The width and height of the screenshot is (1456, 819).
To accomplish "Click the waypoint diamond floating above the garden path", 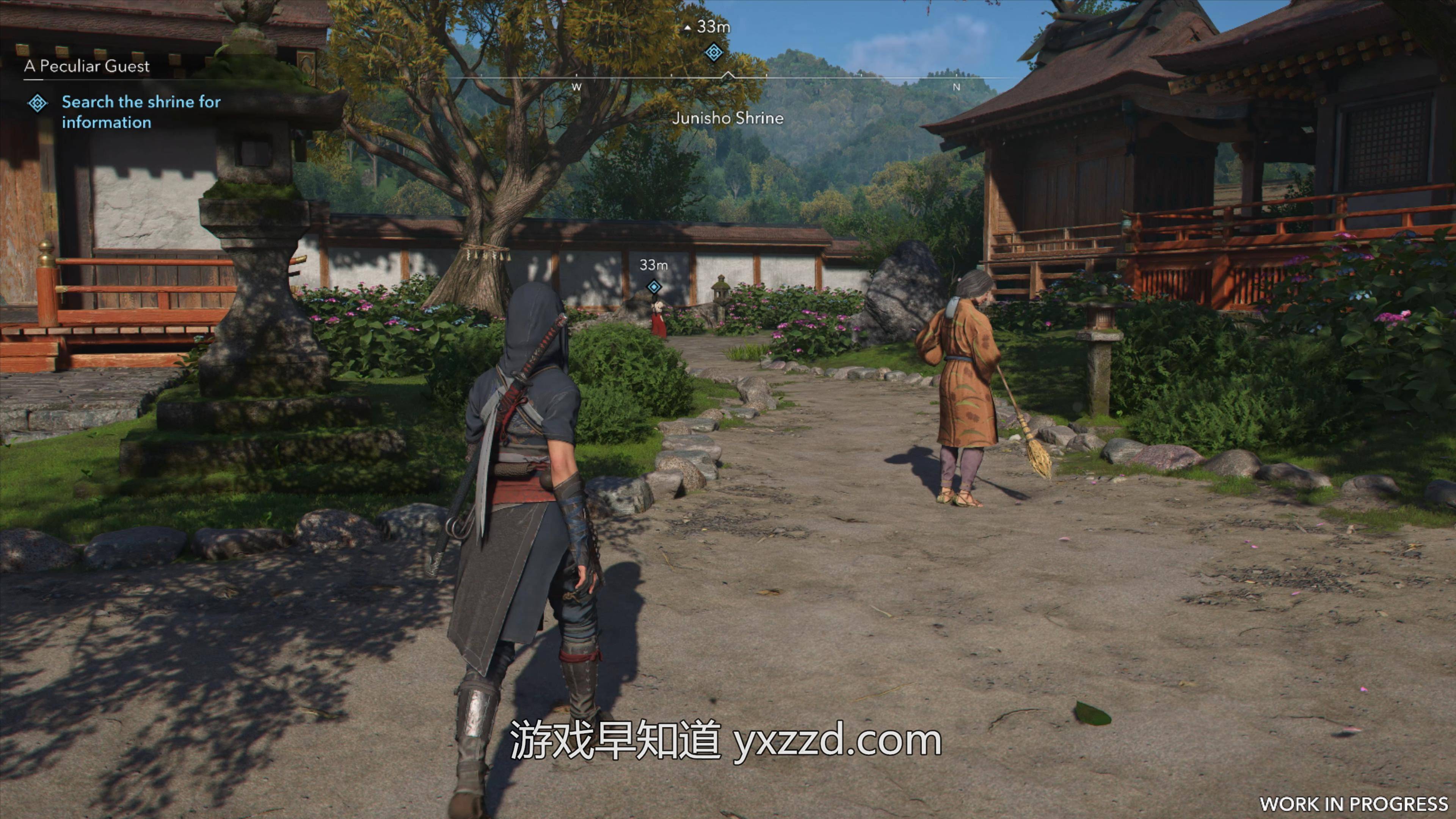I will (x=654, y=287).
